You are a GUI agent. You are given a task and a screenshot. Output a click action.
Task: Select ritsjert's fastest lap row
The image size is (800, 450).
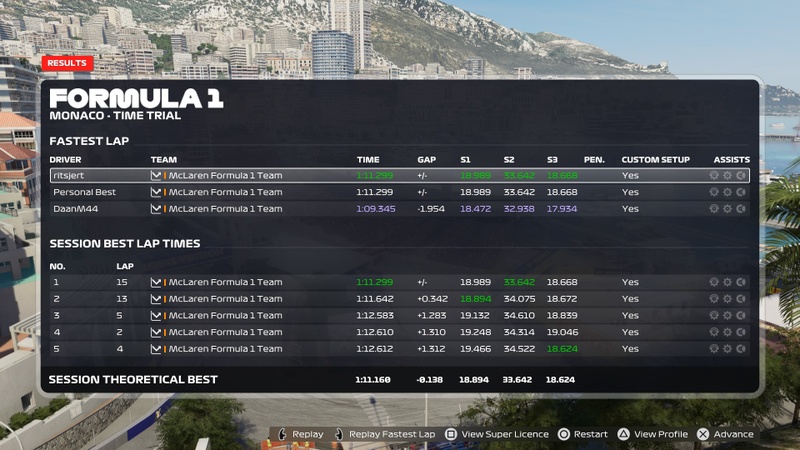400,175
